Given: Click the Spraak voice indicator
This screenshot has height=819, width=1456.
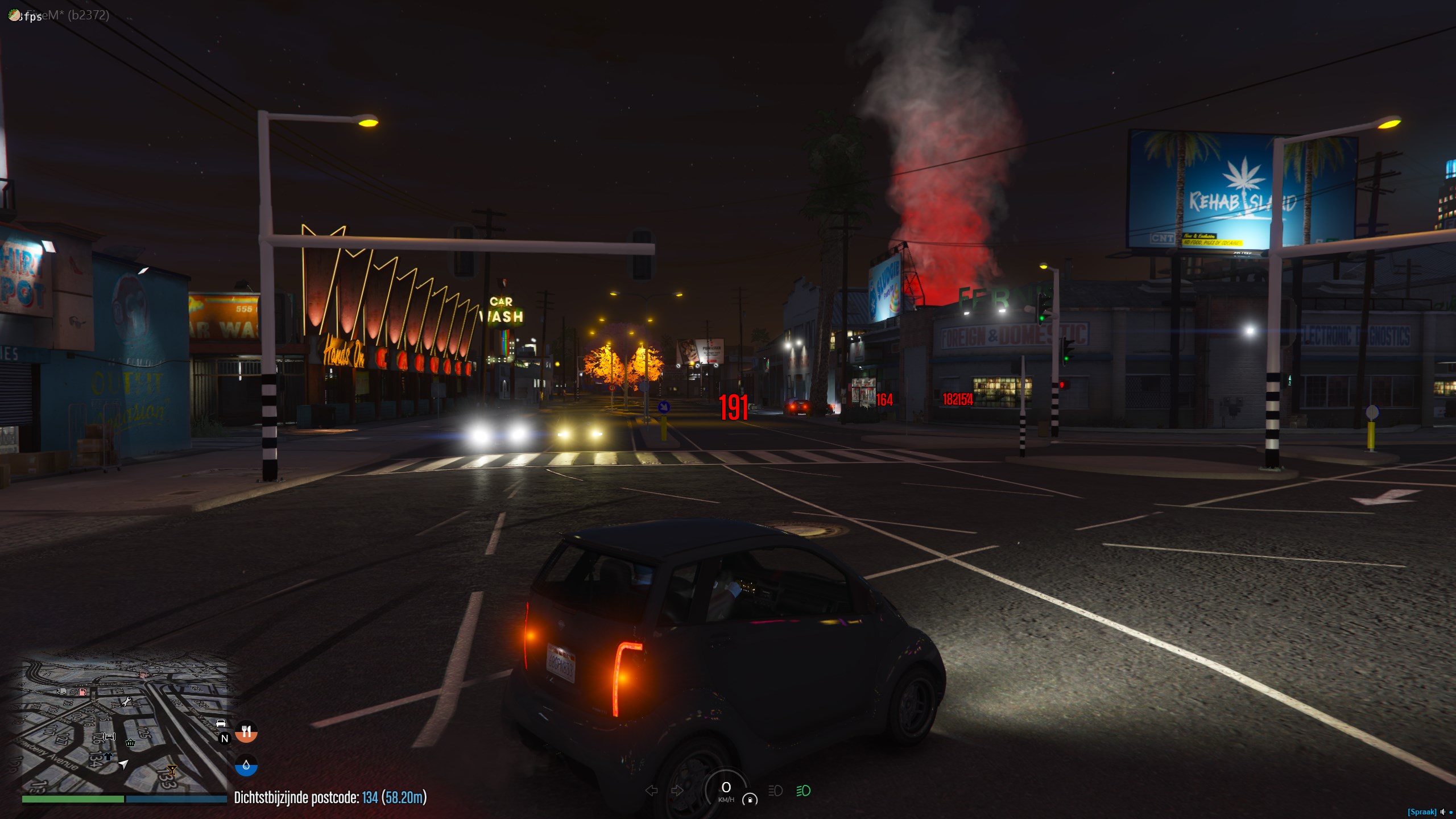Looking at the screenshot, I should [1421, 812].
